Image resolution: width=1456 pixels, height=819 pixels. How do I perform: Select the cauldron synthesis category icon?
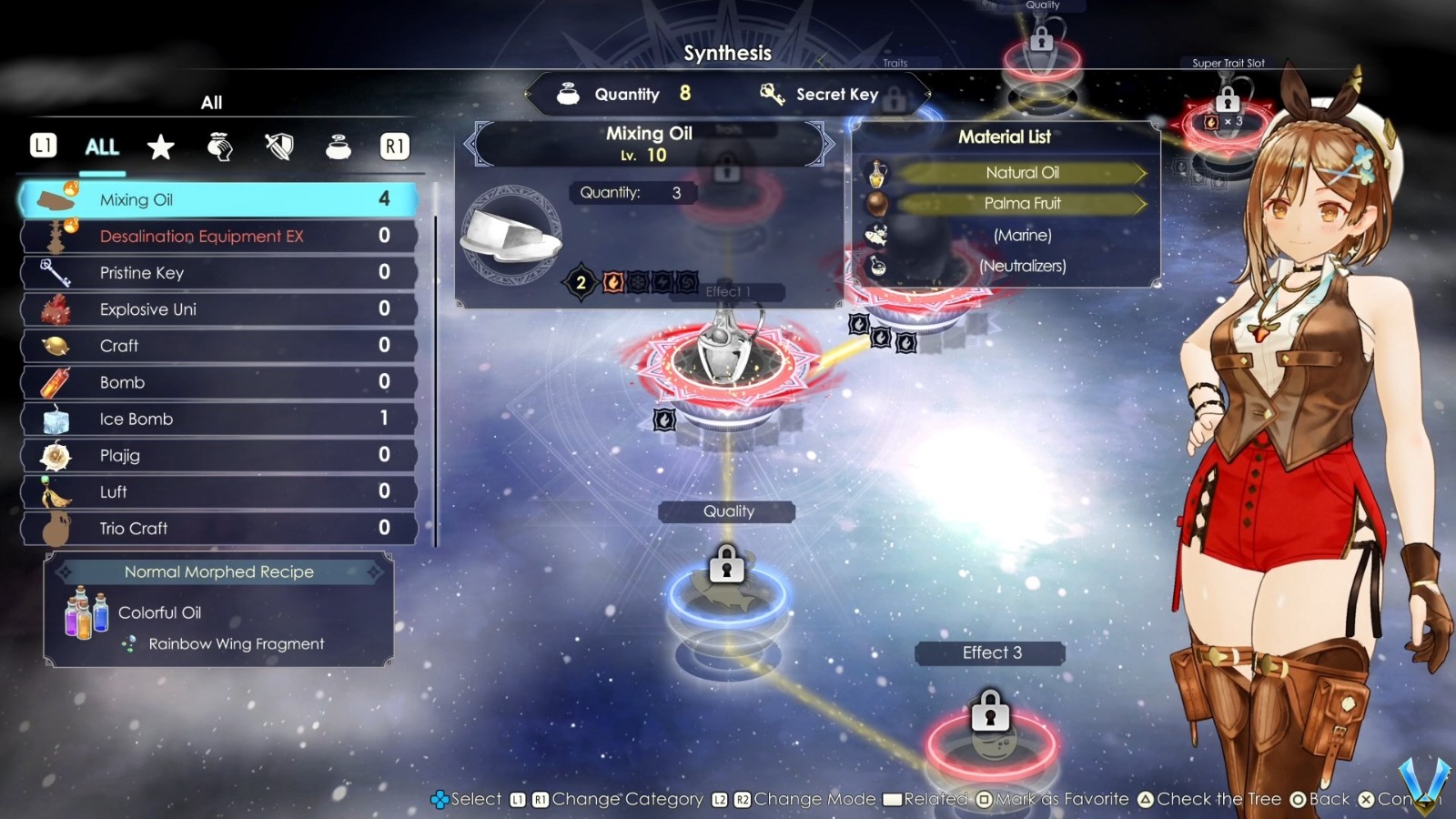tap(336, 147)
